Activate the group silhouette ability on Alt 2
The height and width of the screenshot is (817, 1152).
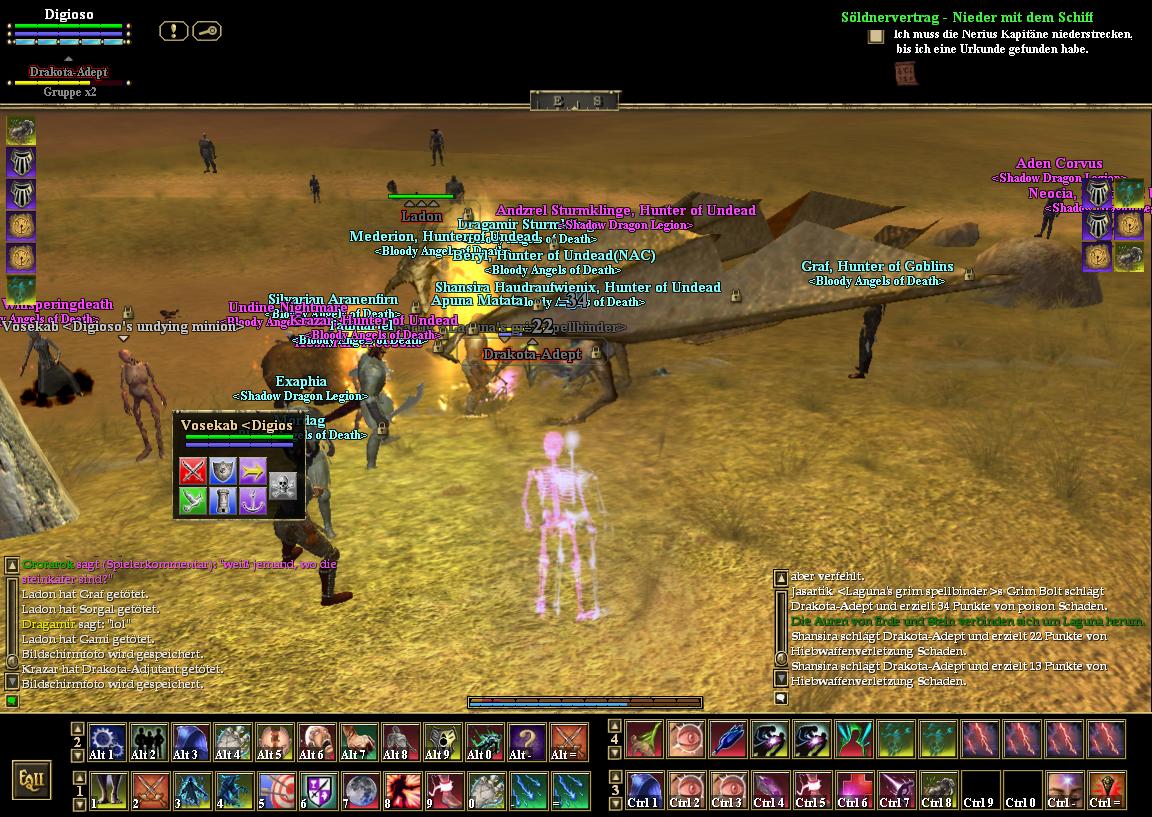tap(149, 743)
